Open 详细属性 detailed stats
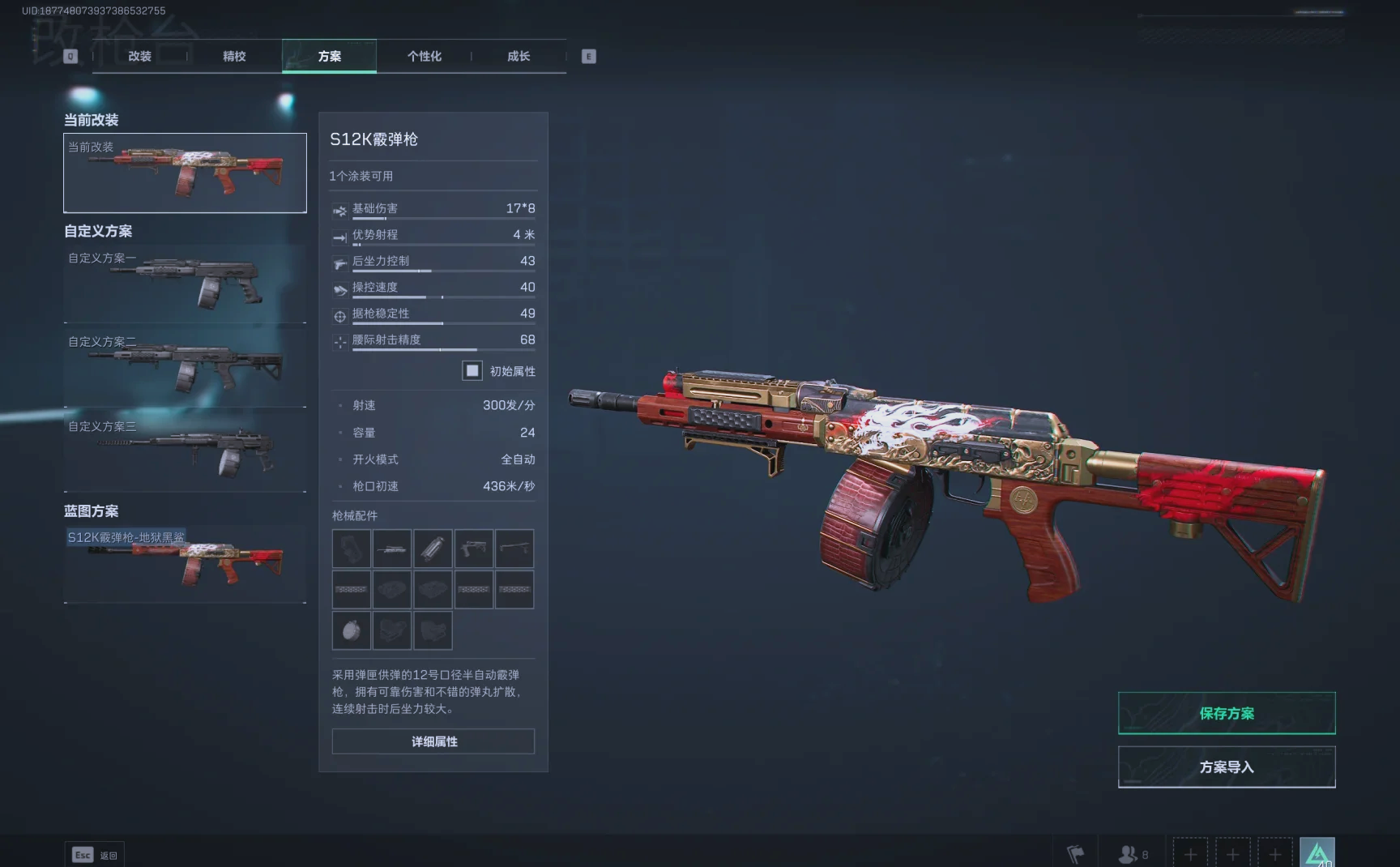The height and width of the screenshot is (867, 1400). coord(433,741)
